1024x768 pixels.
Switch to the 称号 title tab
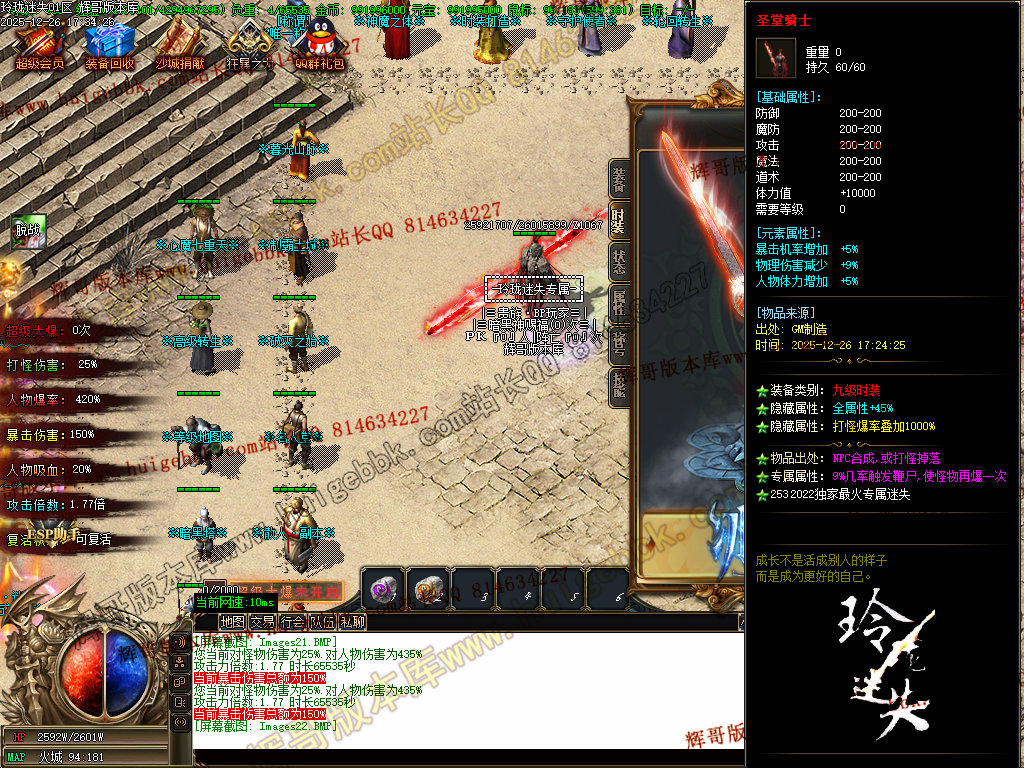(x=620, y=345)
